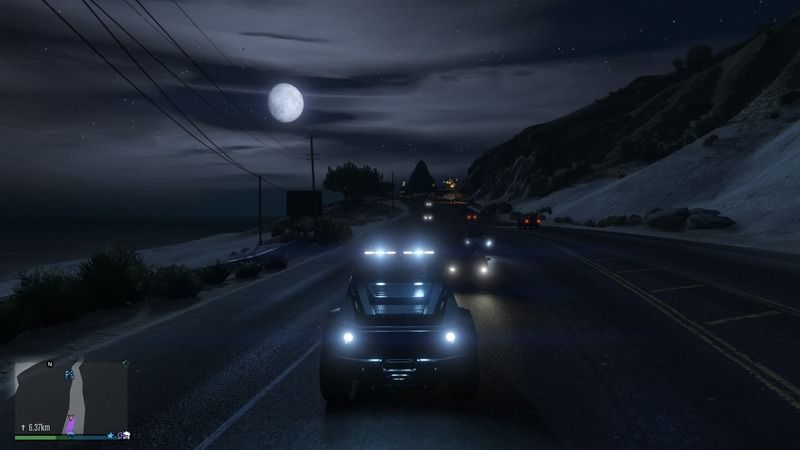Screen dimensions: 800x450
Task: Select the north compass marker on minimap
Action: pyautogui.click(x=50, y=365)
